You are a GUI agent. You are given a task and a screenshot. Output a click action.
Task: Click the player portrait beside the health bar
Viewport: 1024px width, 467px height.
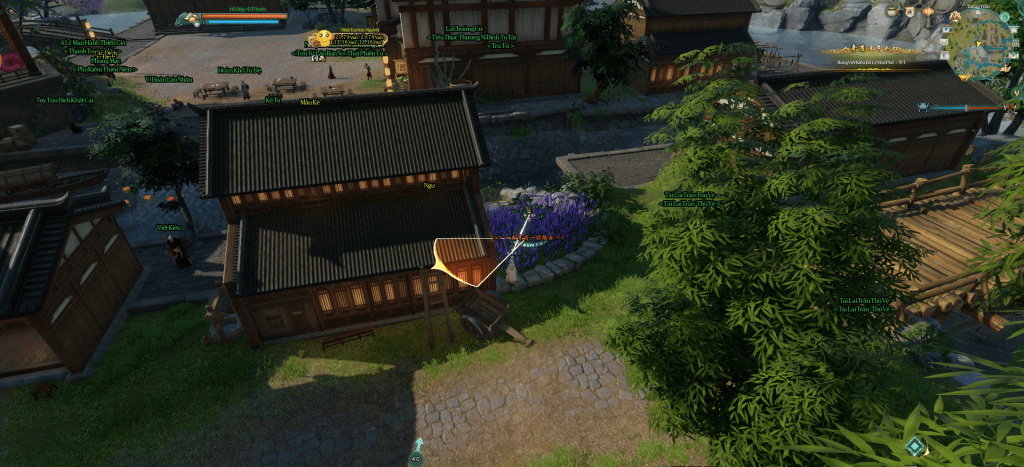[187, 18]
